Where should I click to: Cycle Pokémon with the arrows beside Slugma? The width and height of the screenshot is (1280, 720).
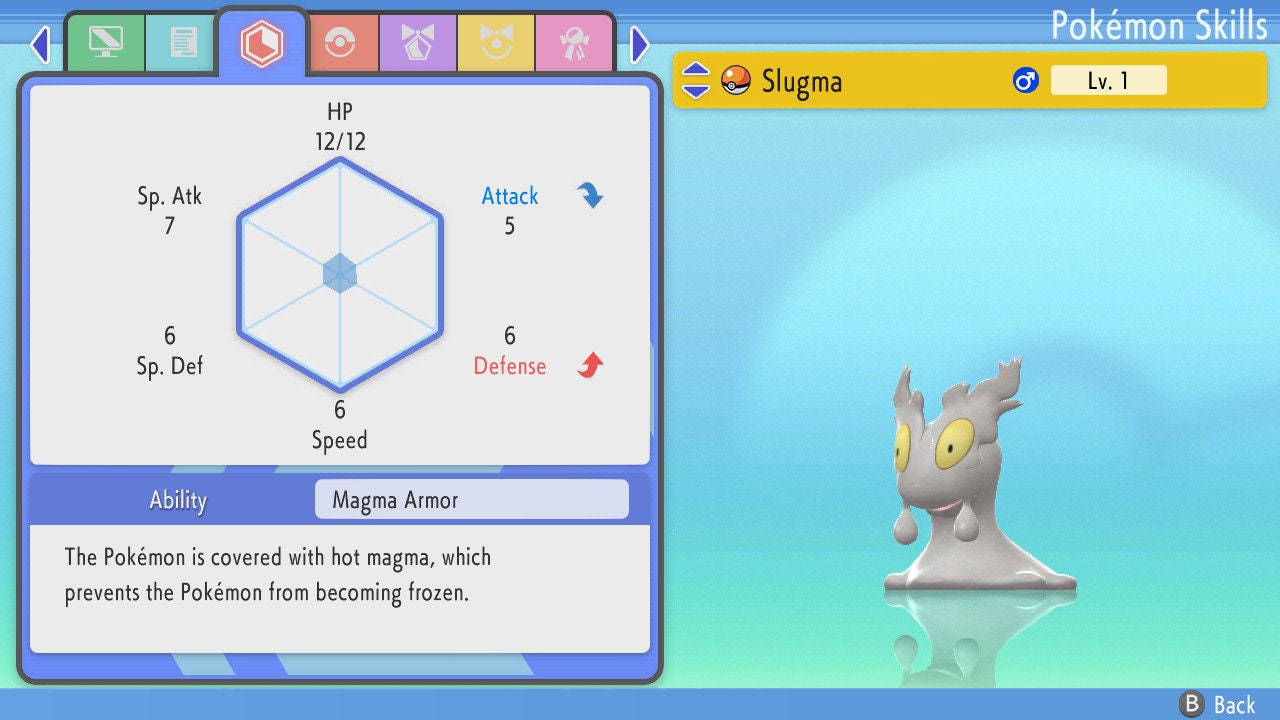pyautogui.click(x=696, y=80)
